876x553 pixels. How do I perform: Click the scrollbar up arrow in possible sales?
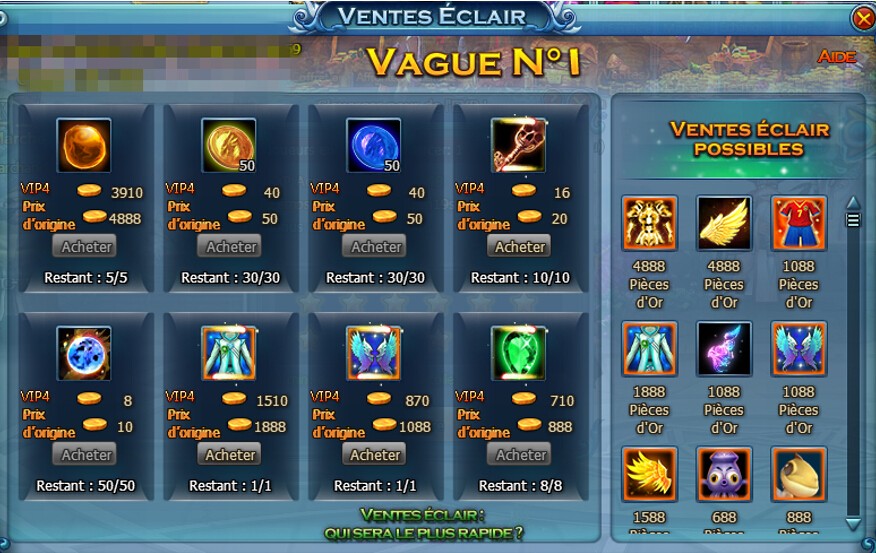(x=853, y=203)
